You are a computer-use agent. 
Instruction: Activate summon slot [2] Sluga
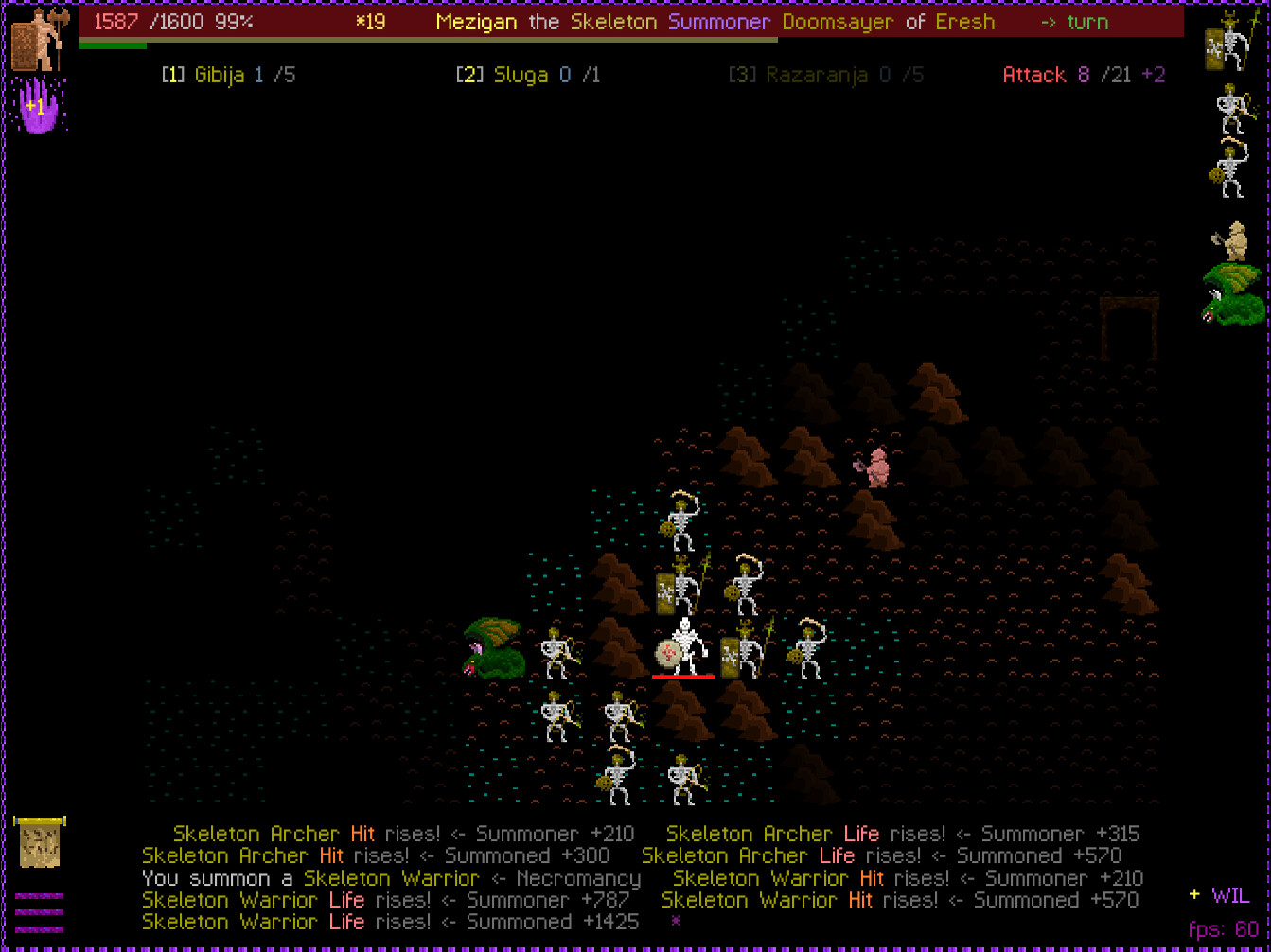(525, 74)
